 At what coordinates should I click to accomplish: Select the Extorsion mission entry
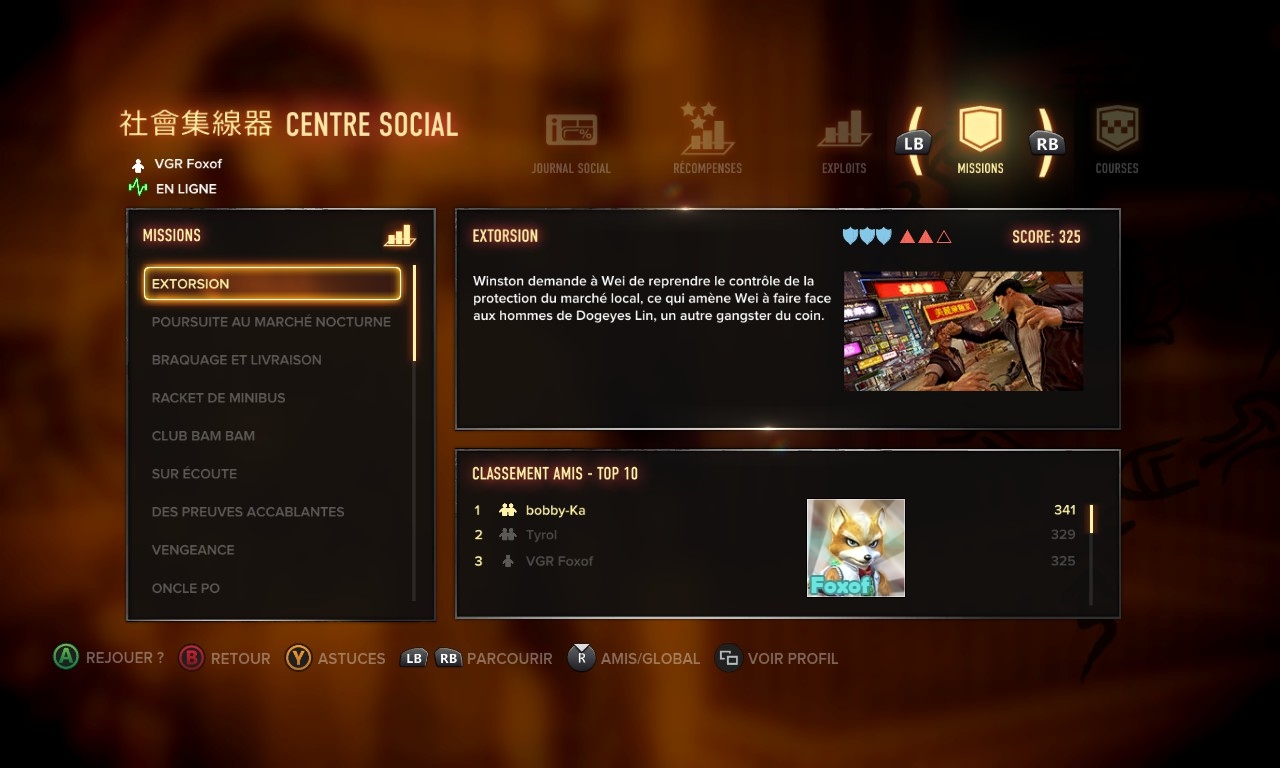[272, 284]
